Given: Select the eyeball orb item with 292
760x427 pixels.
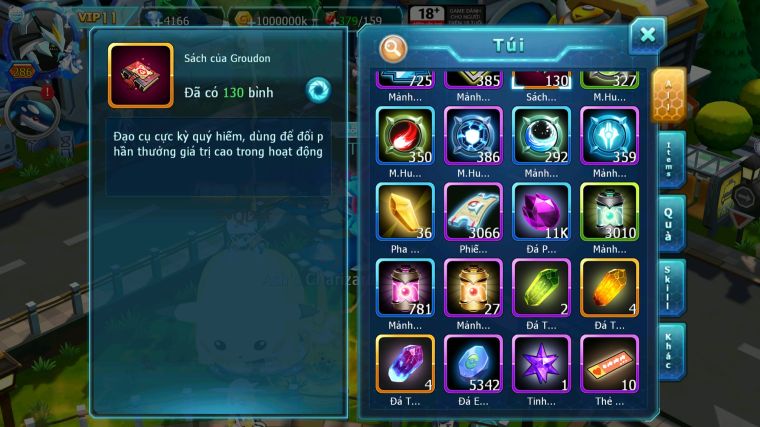Looking at the screenshot, I should 541,136.
